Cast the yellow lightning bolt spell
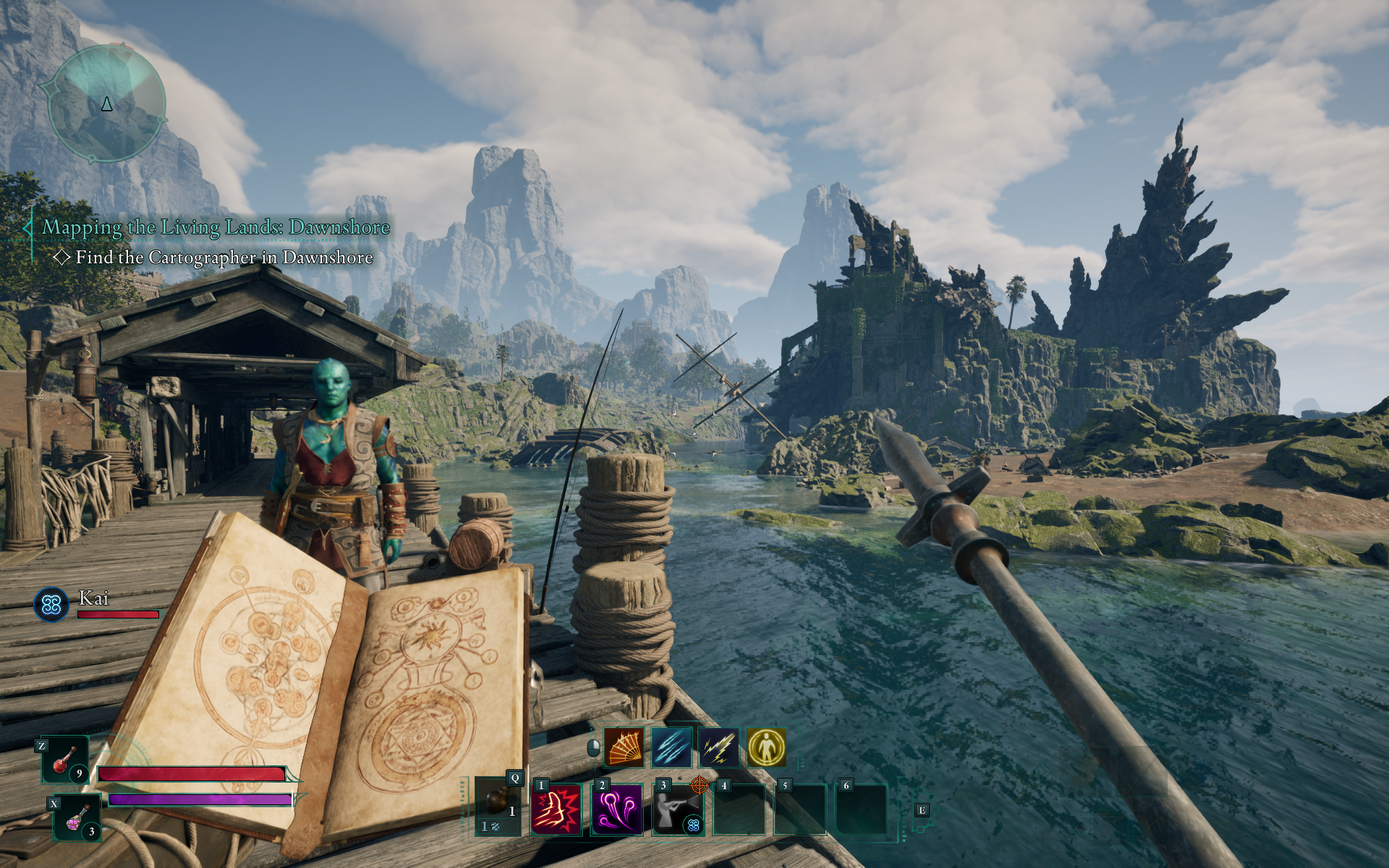1389x868 pixels. (x=719, y=747)
